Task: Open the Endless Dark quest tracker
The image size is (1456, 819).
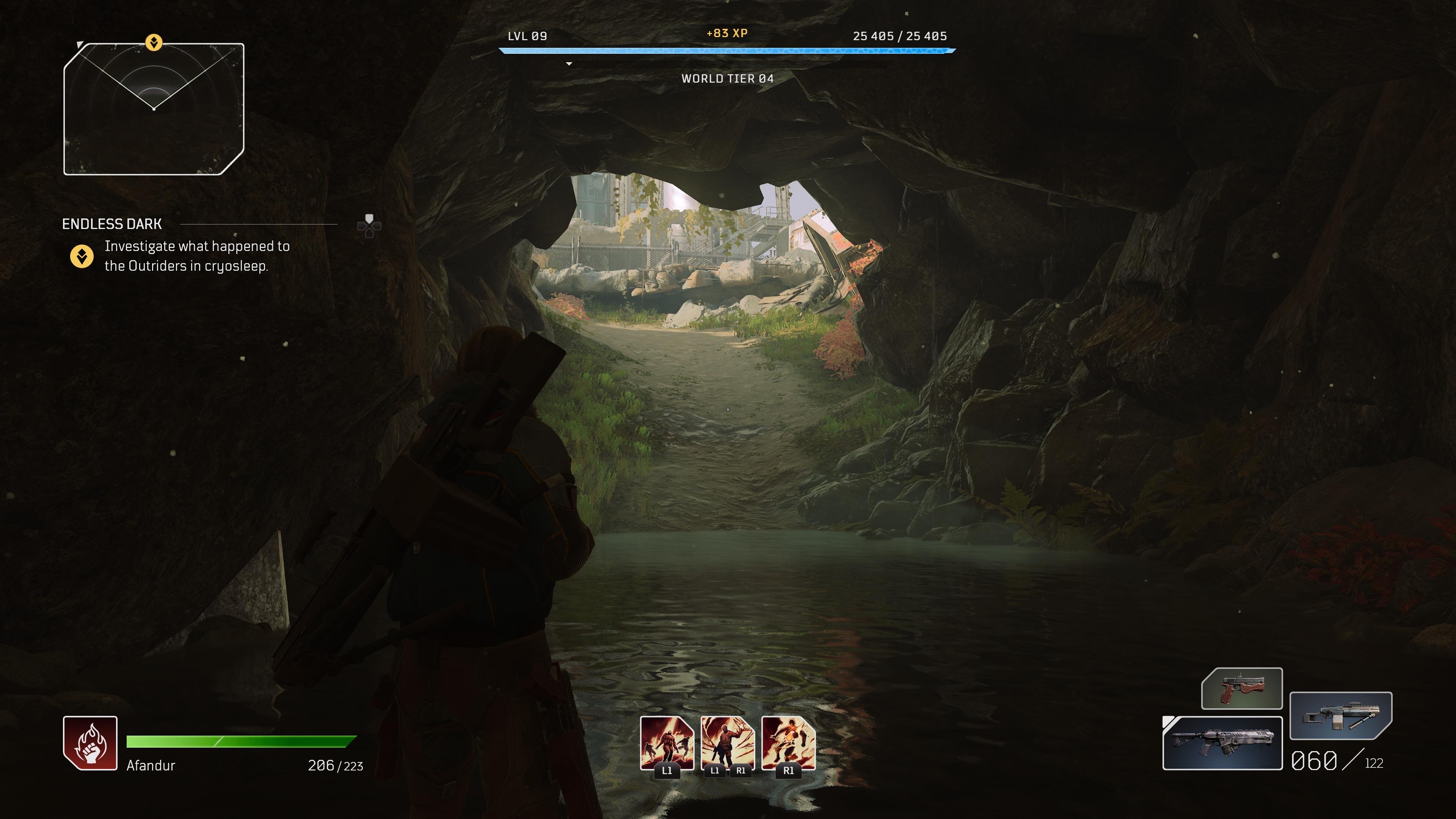Action: point(112,224)
